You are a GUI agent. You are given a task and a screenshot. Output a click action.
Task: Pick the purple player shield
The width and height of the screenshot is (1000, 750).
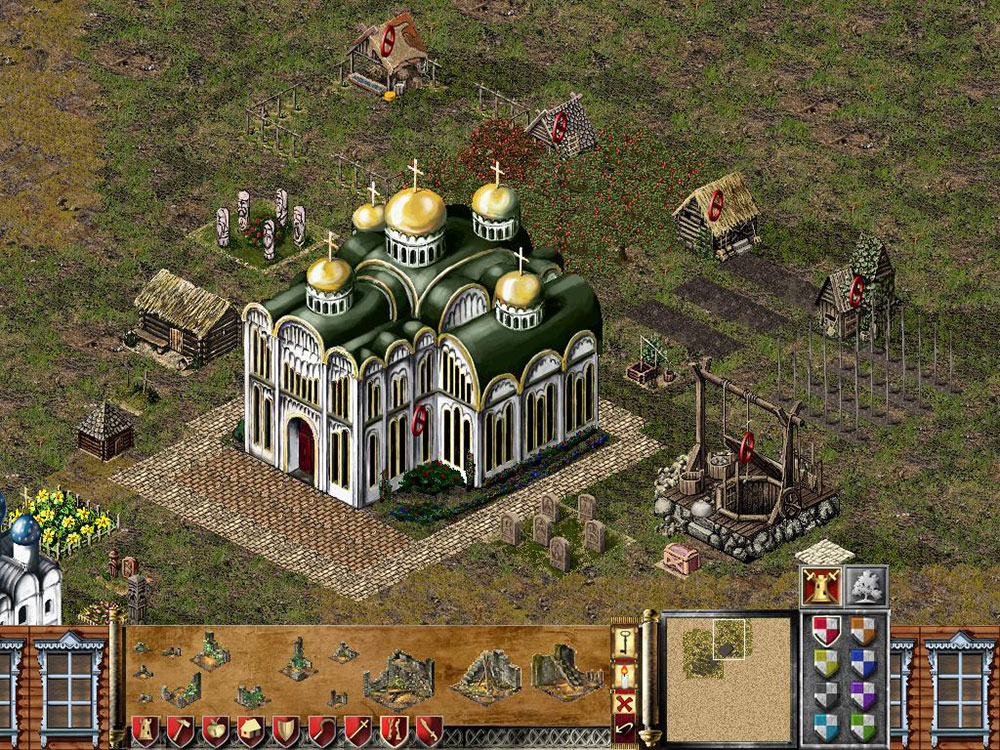[863, 695]
